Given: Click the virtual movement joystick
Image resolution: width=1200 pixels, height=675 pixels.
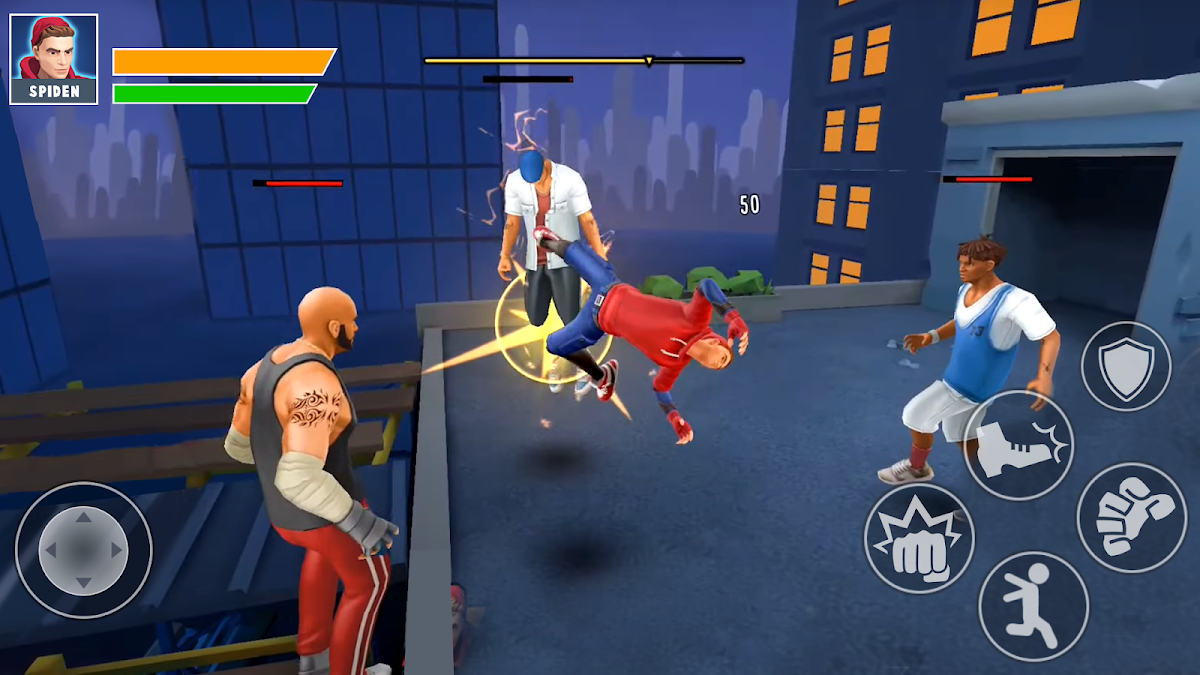Looking at the screenshot, I should pyautogui.click(x=84, y=549).
